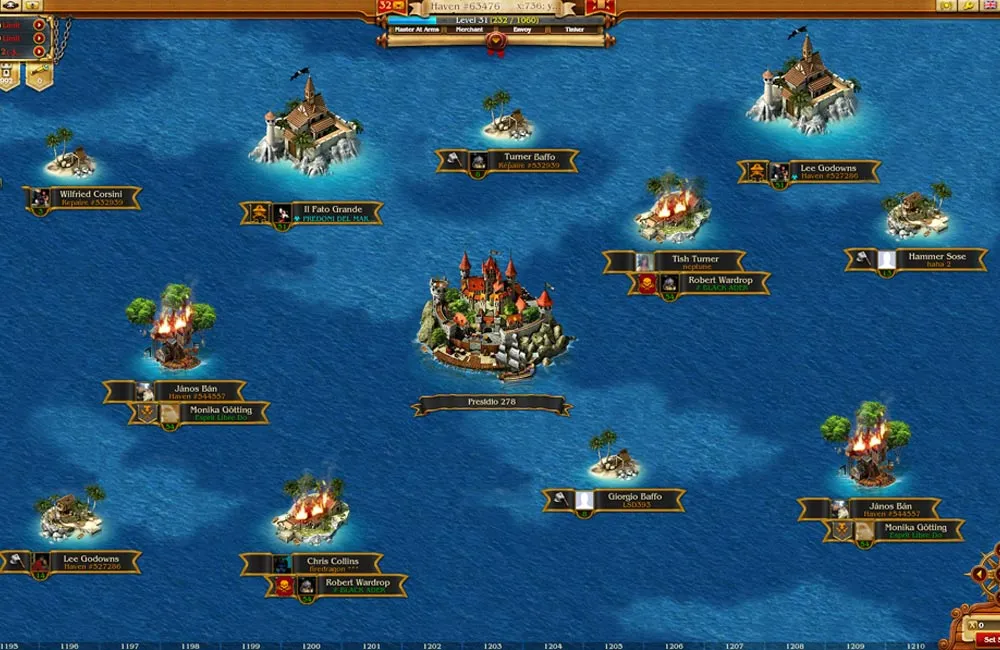This screenshot has width=1000, height=650.
Task: Change language via the UK flag
Action: pyautogui.click(x=988, y=6)
